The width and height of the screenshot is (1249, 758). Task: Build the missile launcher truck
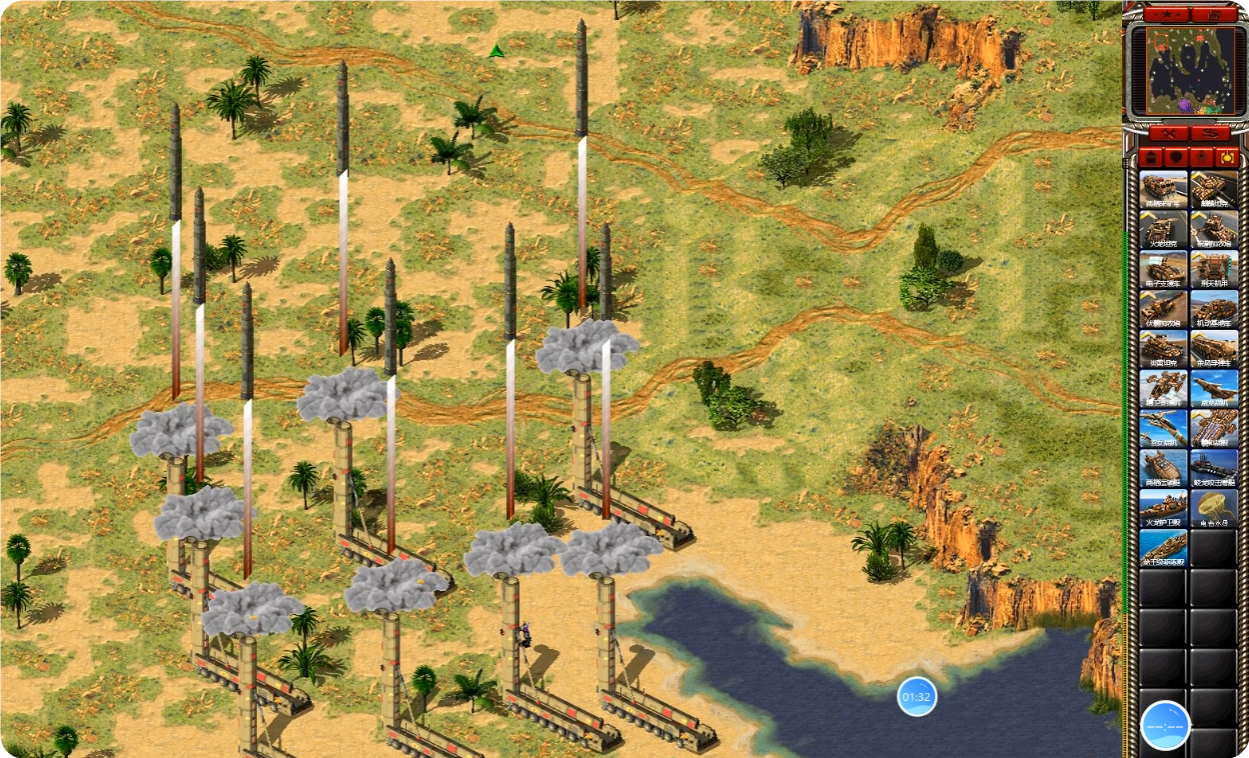[x=1214, y=349]
